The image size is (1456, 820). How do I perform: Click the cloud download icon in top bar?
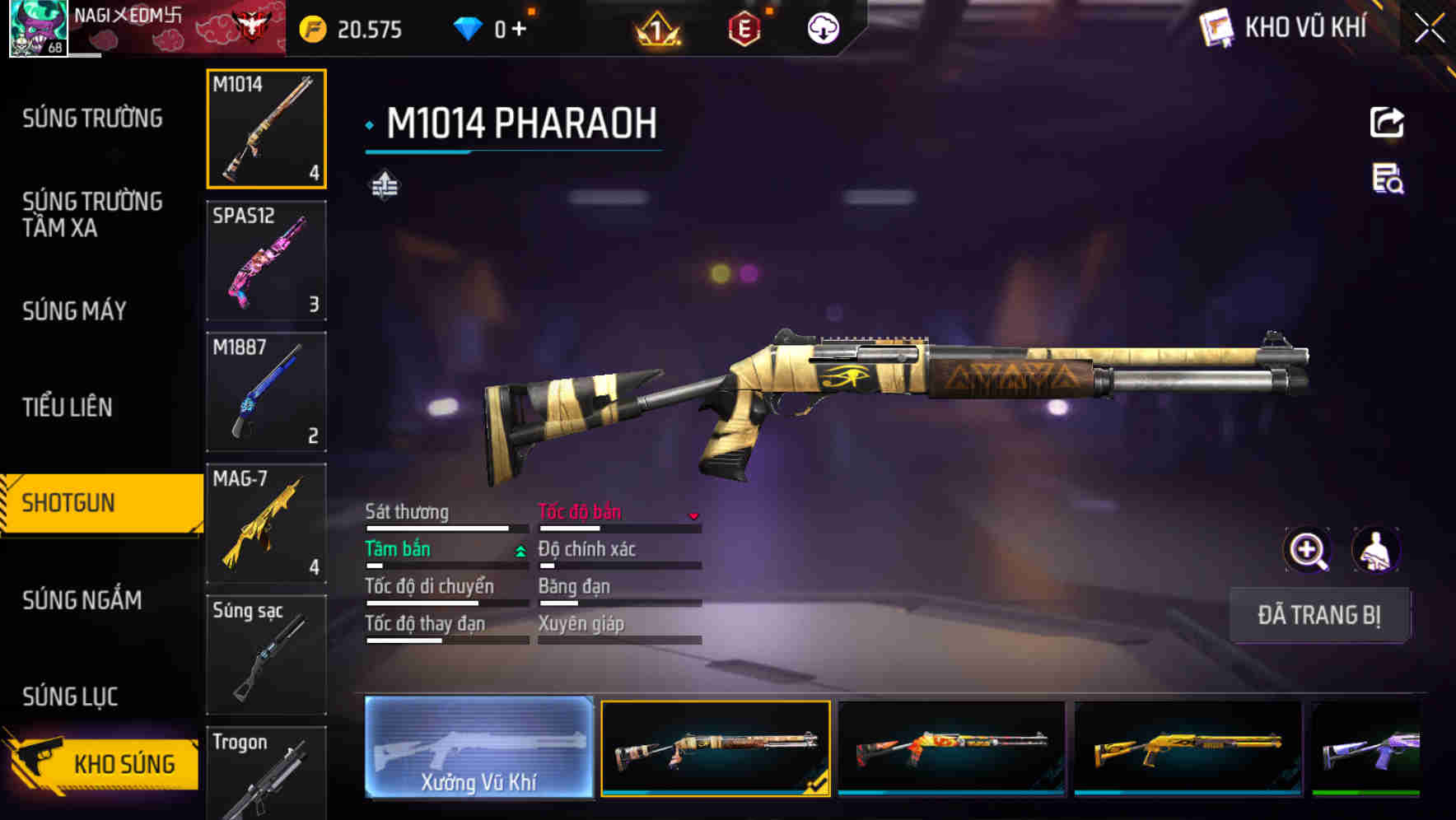(x=823, y=27)
